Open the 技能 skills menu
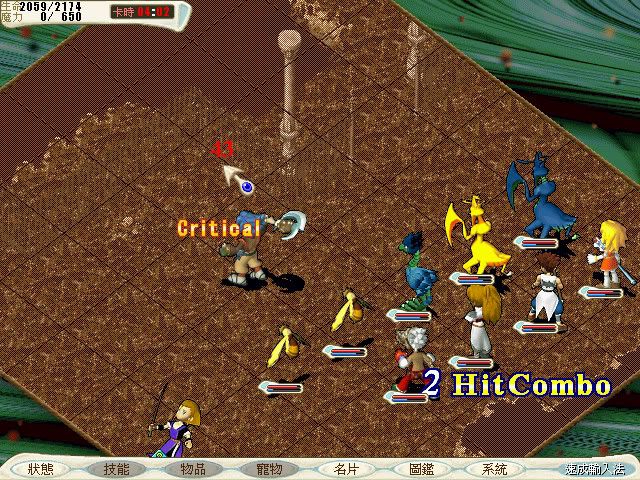The image size is (640, 480). (116, 468)
